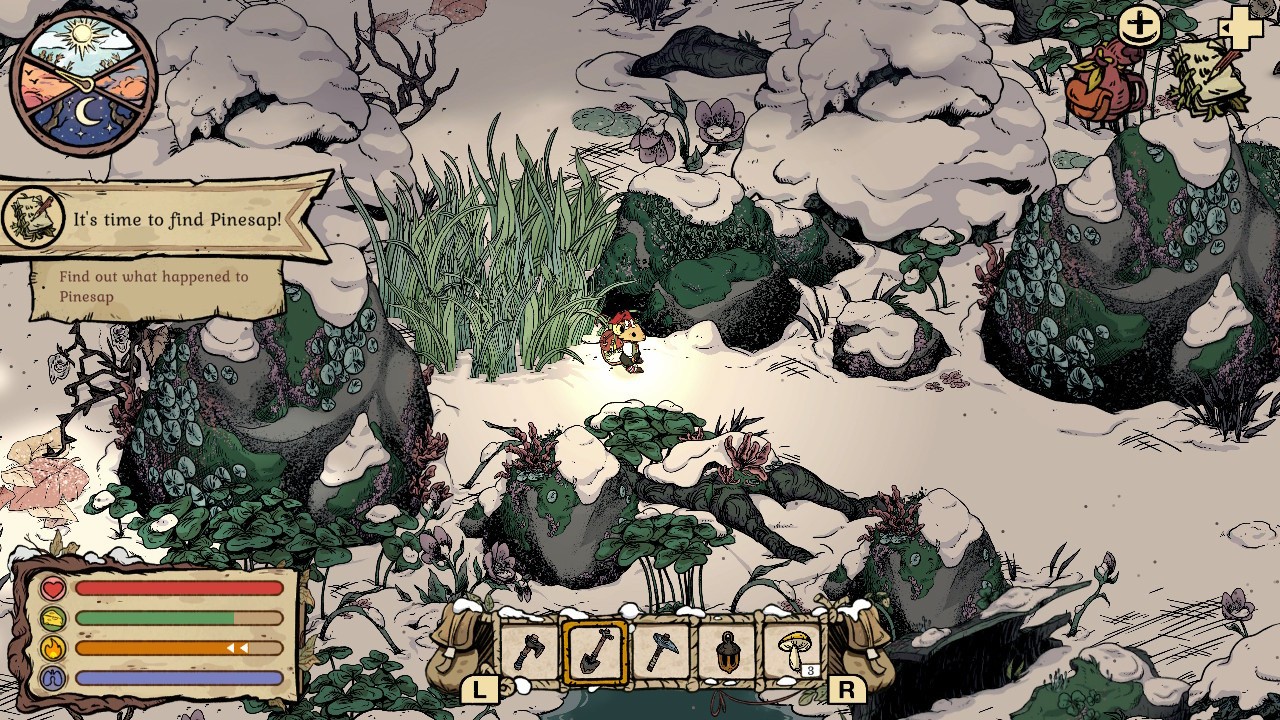Equip the lantern from the hotbar

(x=727, y=652)
